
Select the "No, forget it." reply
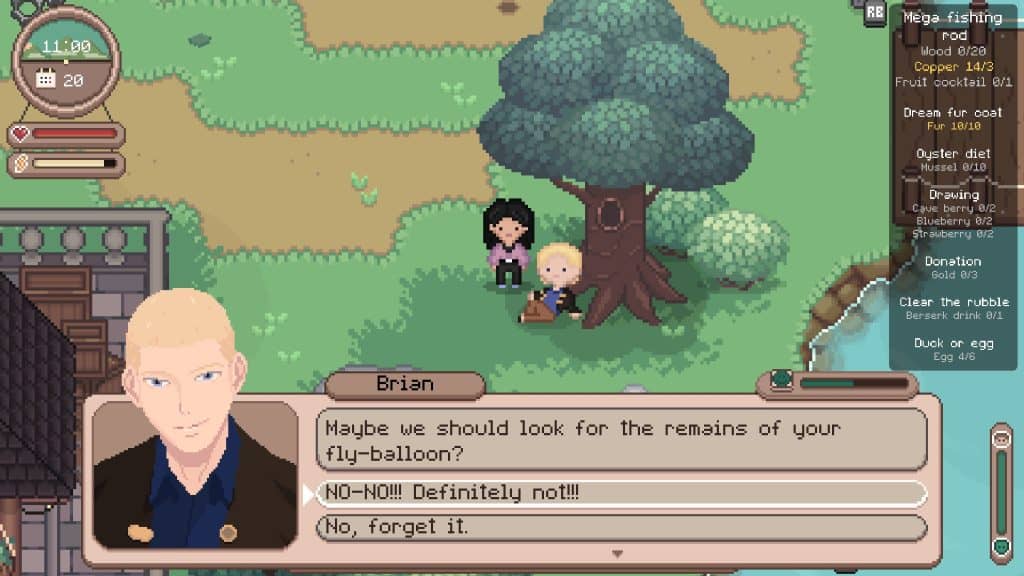coord(620,527)
